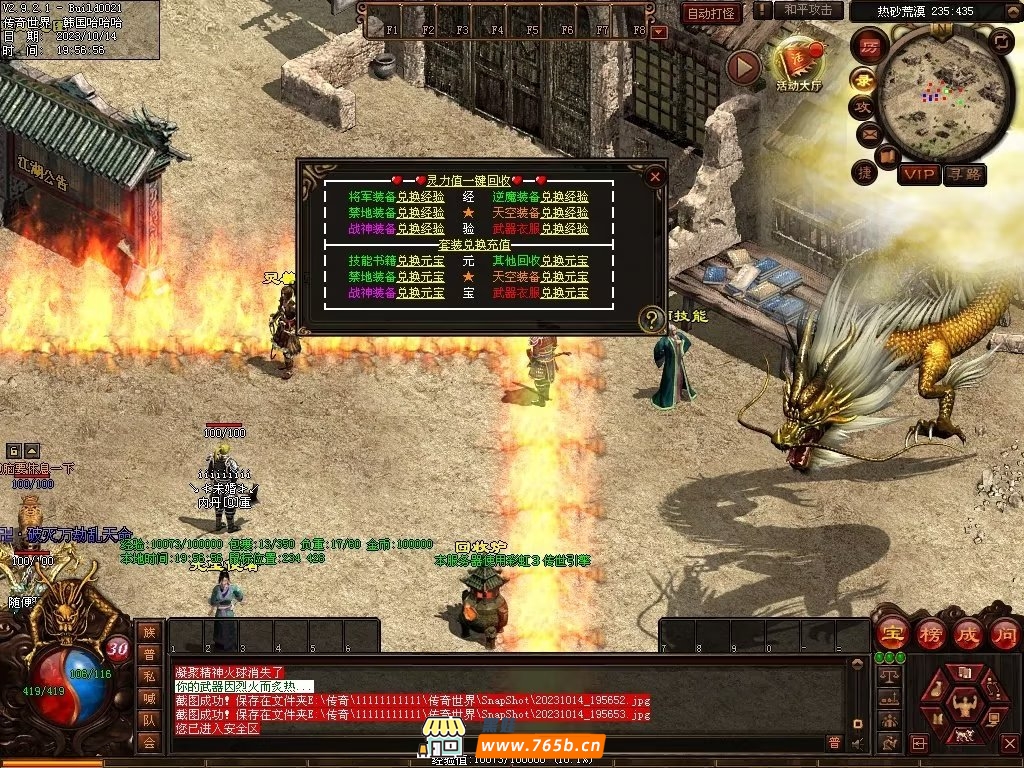The image size is (1024, 768).
Task: Switch the 和平攻击 attack mode
Action: click(x=808, y=10)
